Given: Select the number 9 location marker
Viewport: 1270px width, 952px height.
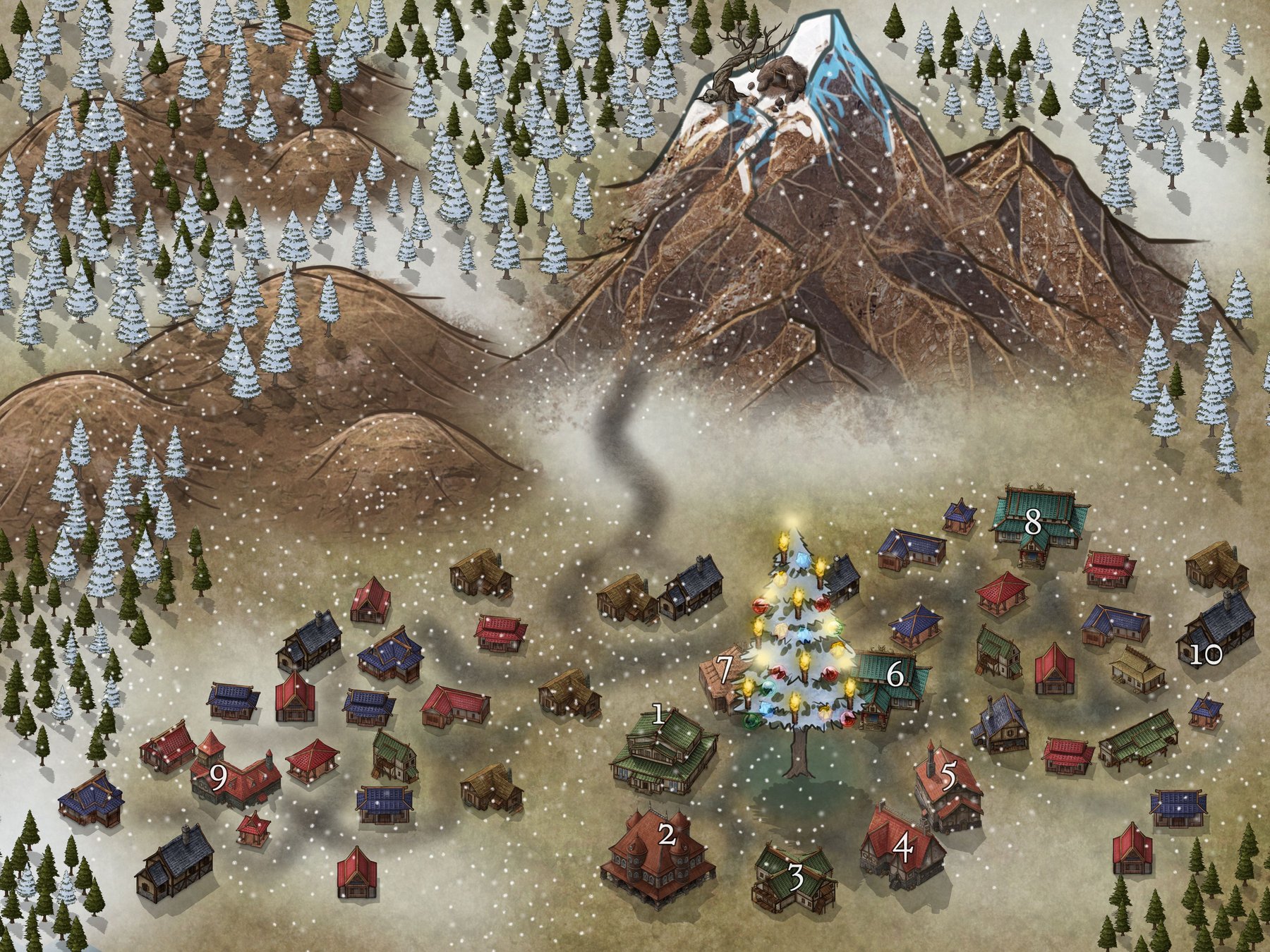Looking at the screenshot, I should click(219, 778).
